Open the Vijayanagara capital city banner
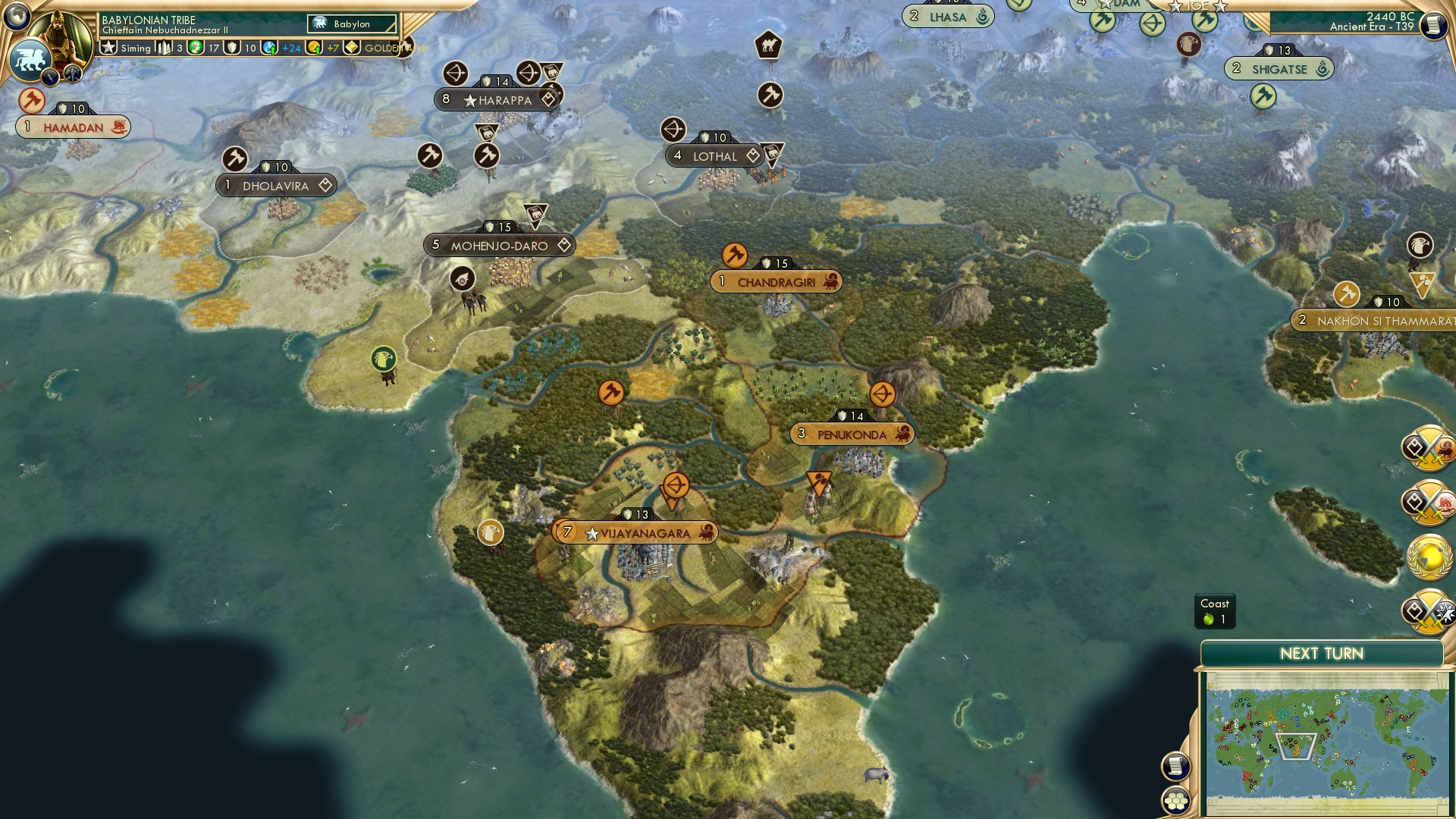 pyautogui.click(x=637, y=532)
